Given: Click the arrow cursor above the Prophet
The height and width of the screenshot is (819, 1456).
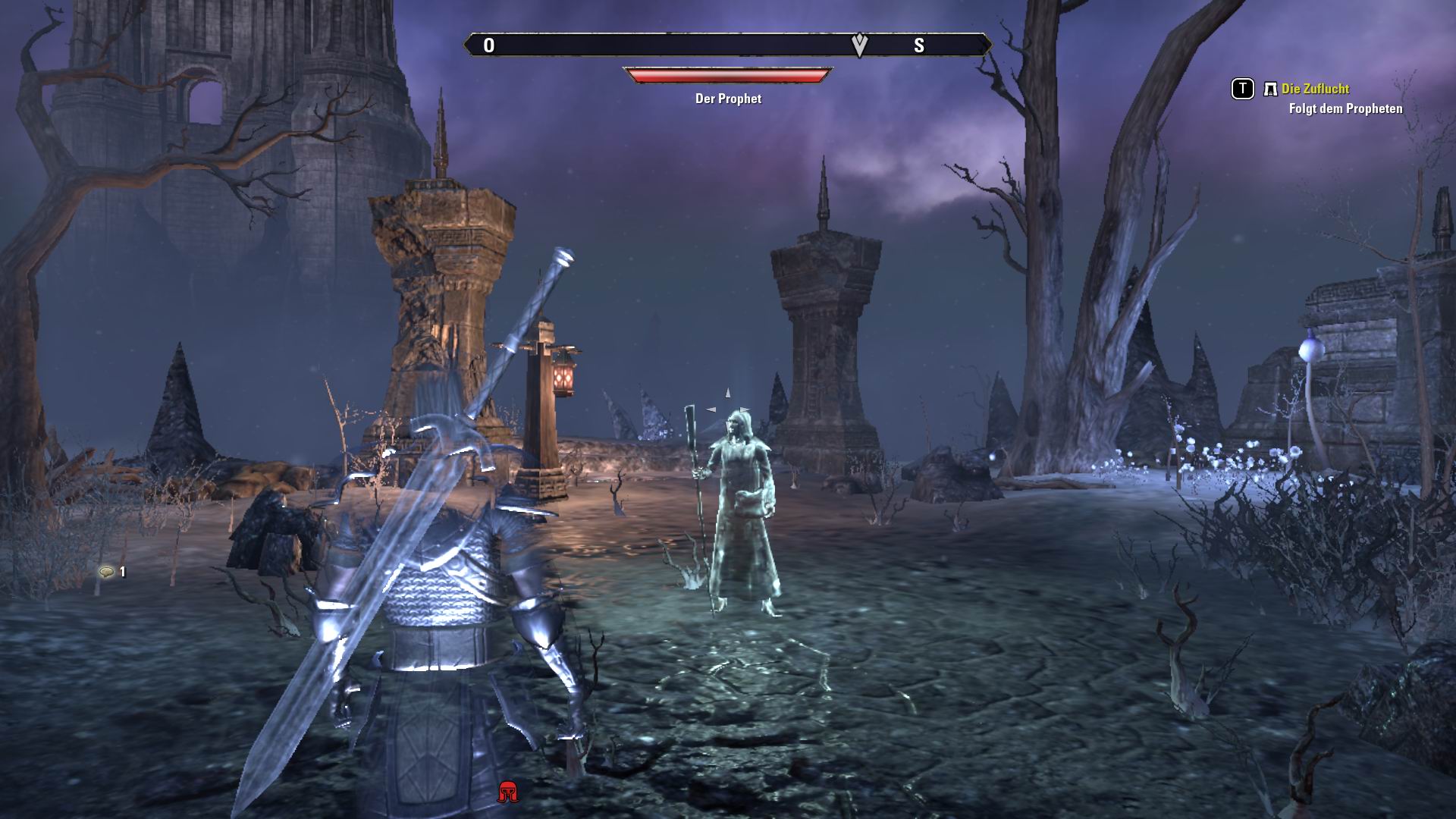Looking at the screenshot, I should click(x=727, y=393).
